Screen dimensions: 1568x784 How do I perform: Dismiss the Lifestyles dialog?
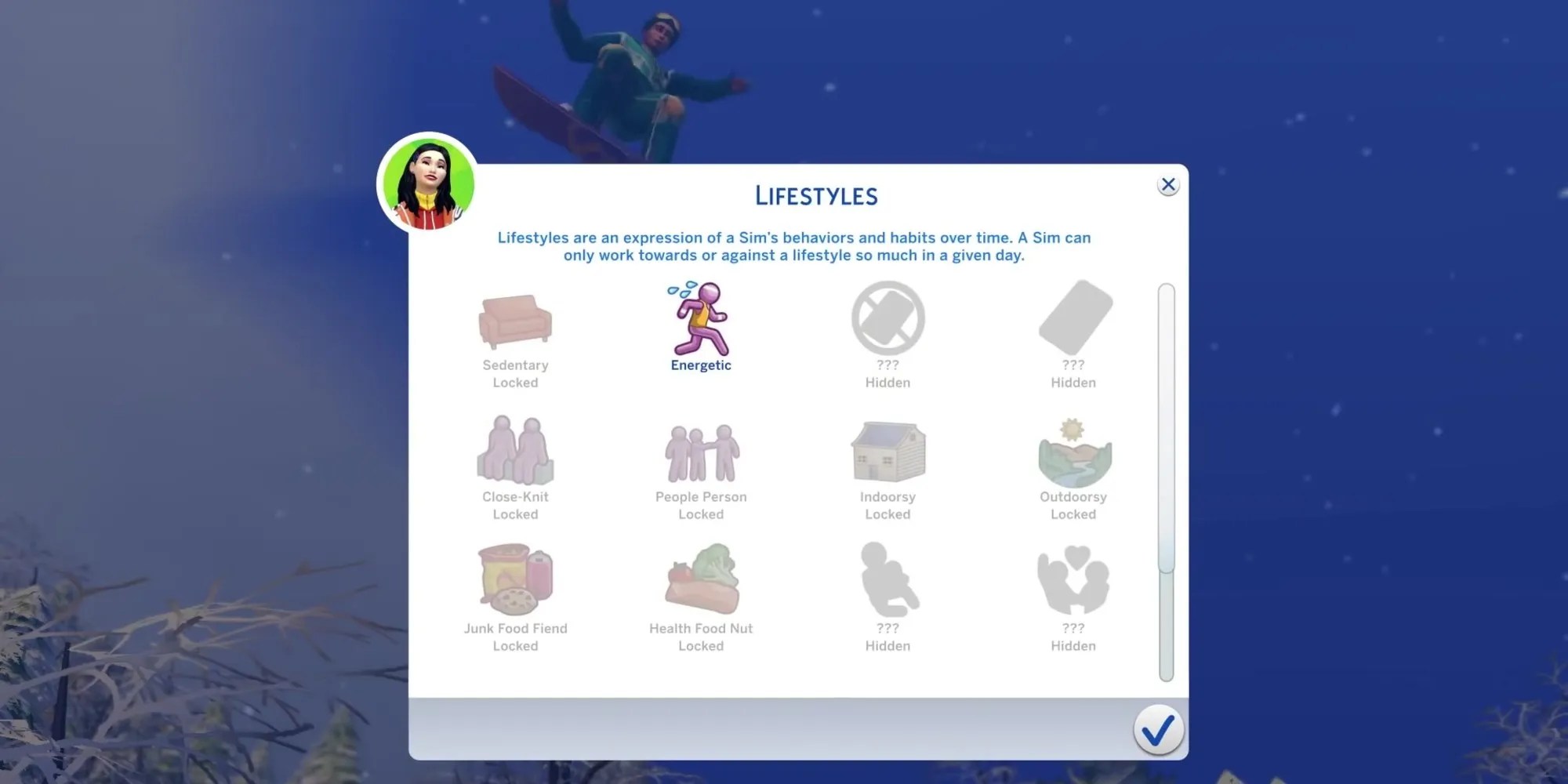click(x=1168, y=184)
